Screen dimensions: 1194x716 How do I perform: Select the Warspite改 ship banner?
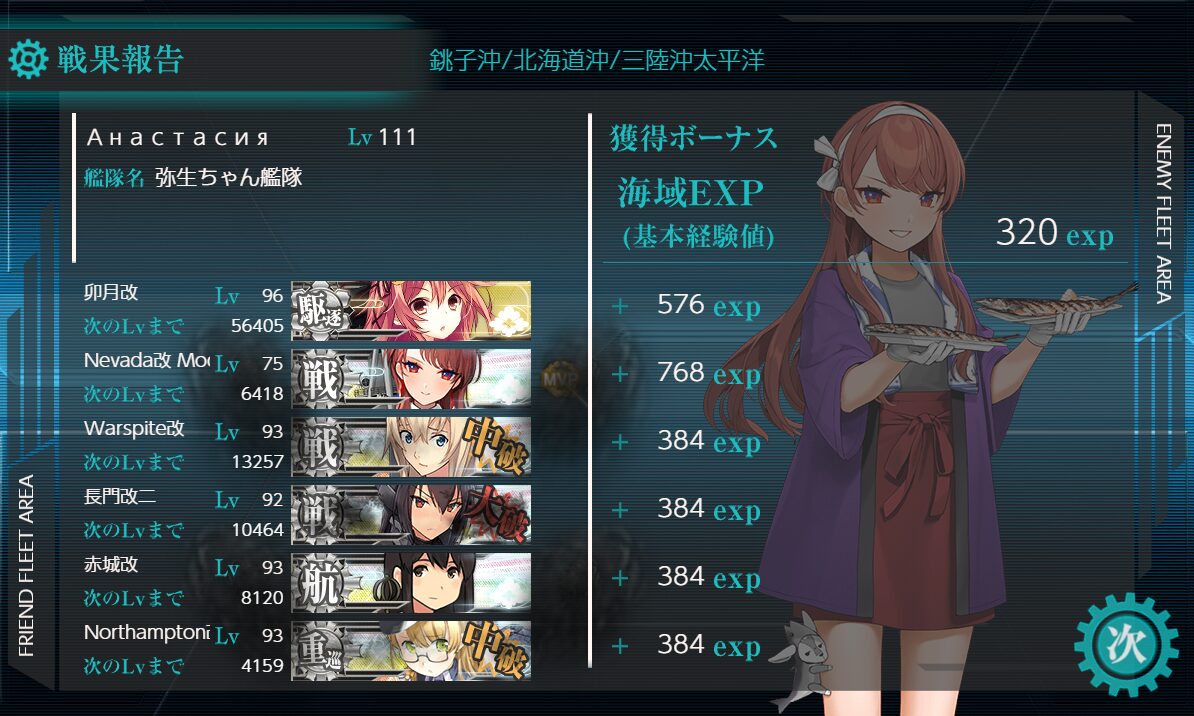(x=411, y=446)
